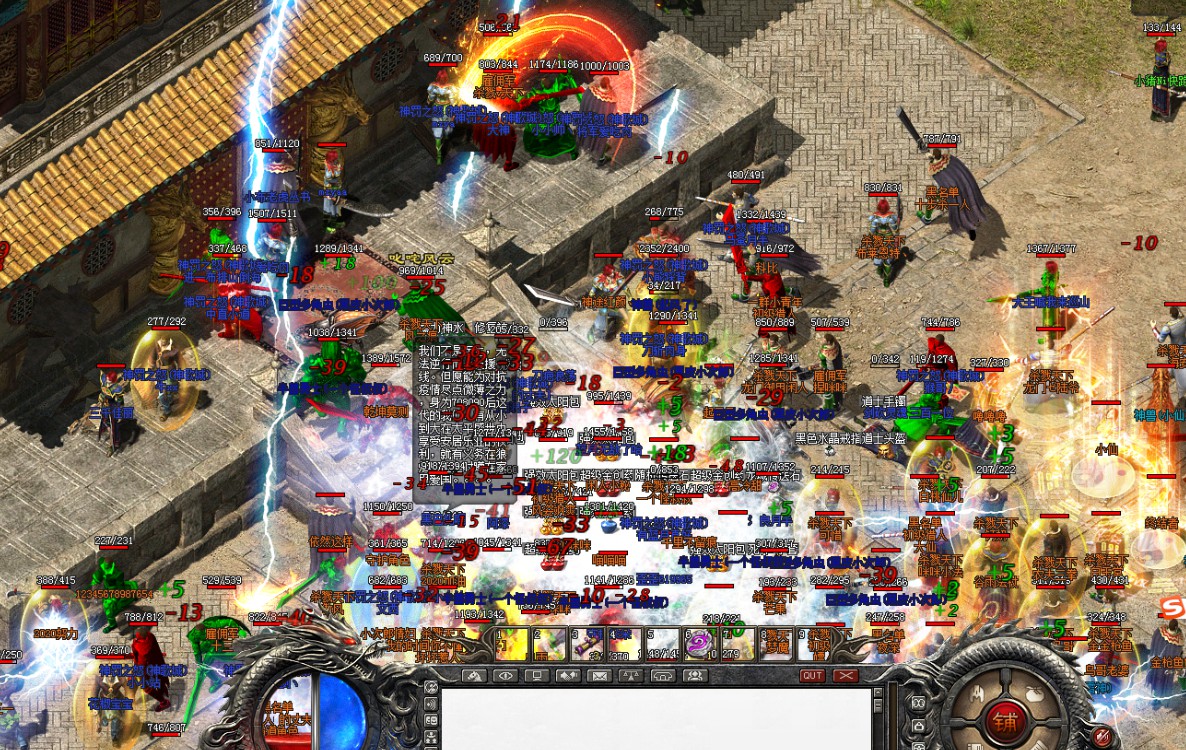Select the envelope mail button

[x=599, y=676]
